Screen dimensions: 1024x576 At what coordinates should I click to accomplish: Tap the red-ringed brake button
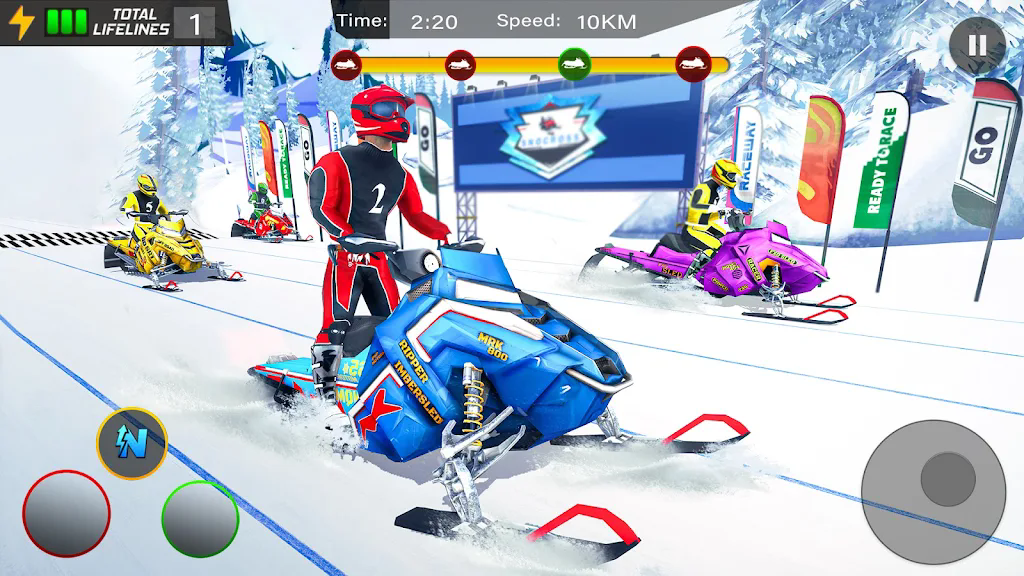[x=66, y=514]
